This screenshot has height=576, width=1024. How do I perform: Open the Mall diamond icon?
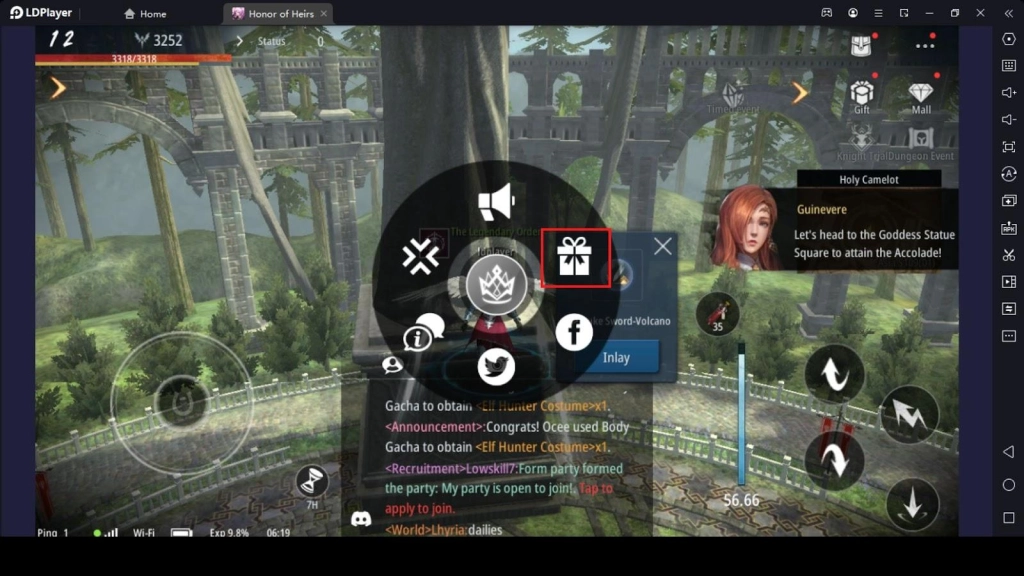pos(921,95)
